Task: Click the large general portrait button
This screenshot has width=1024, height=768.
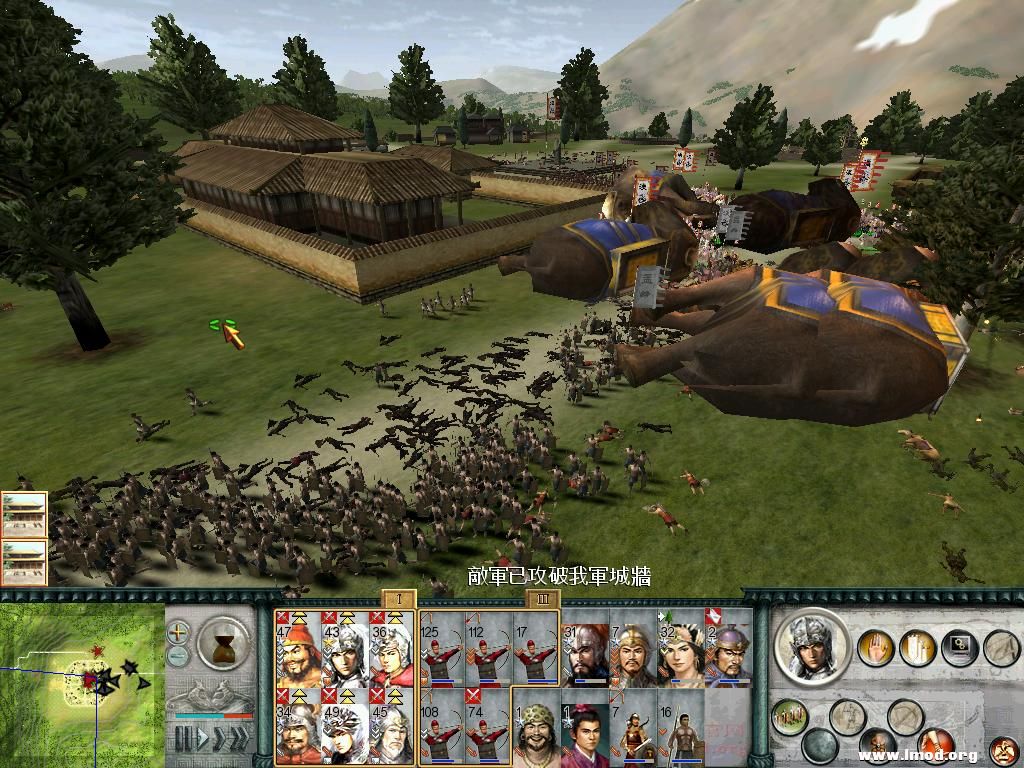Action: coord(812,646)
